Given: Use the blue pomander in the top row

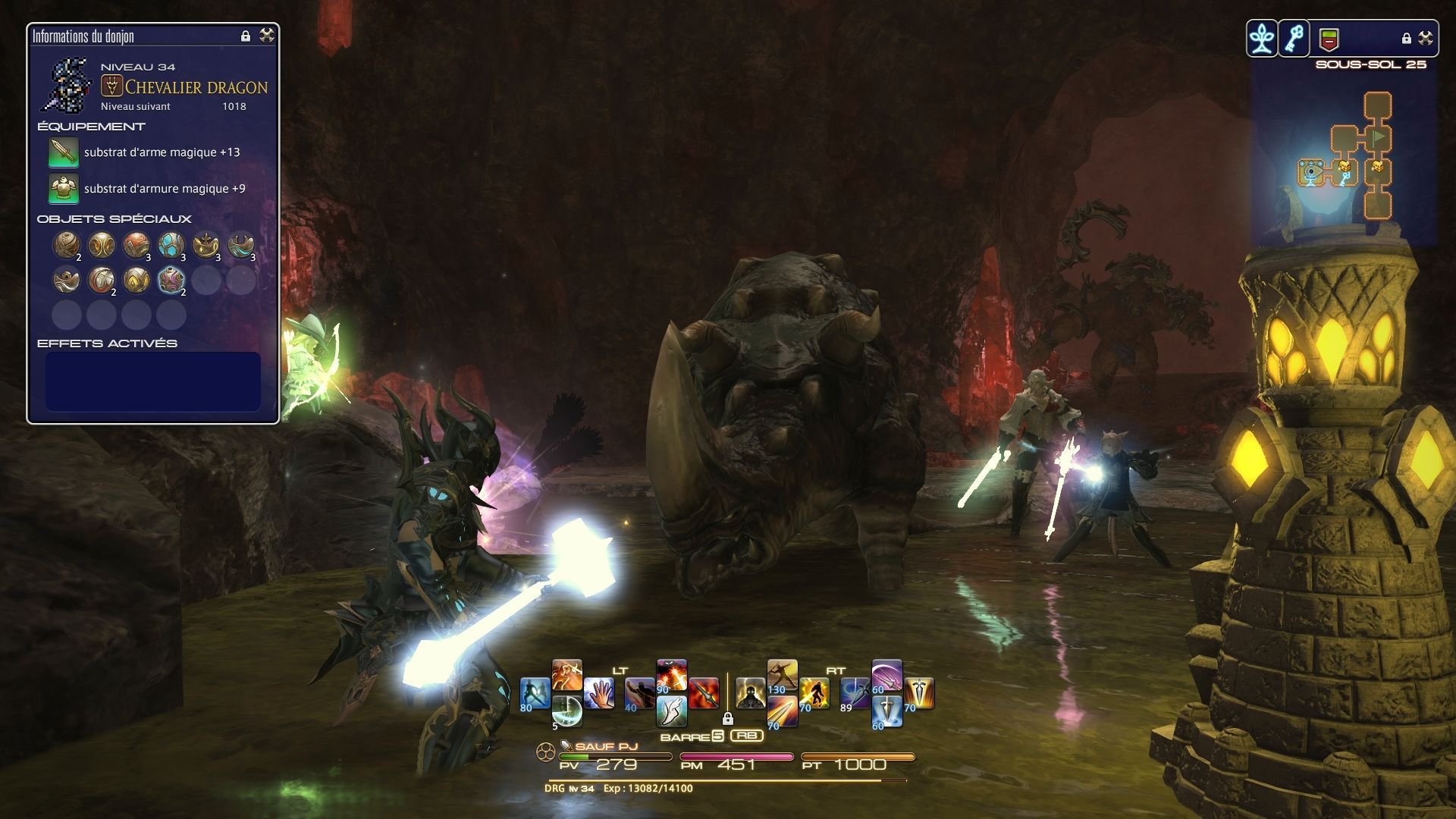Looking at the screenshot, I should (x=171, y=244).
